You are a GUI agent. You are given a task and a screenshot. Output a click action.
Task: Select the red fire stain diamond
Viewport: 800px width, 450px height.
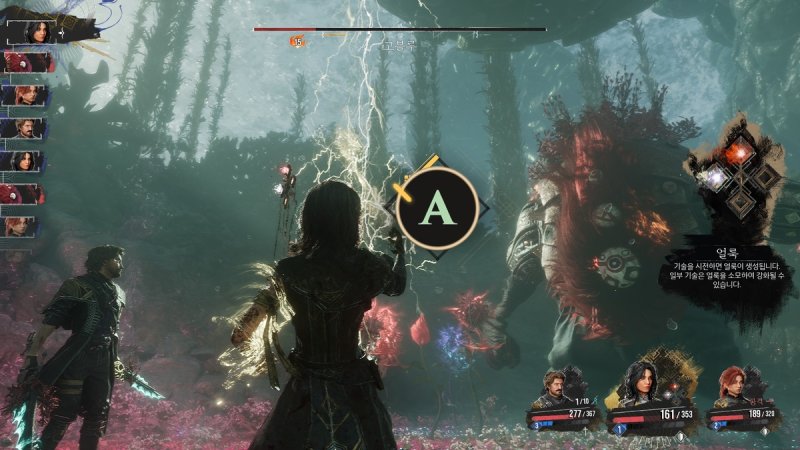pos(741,151)
